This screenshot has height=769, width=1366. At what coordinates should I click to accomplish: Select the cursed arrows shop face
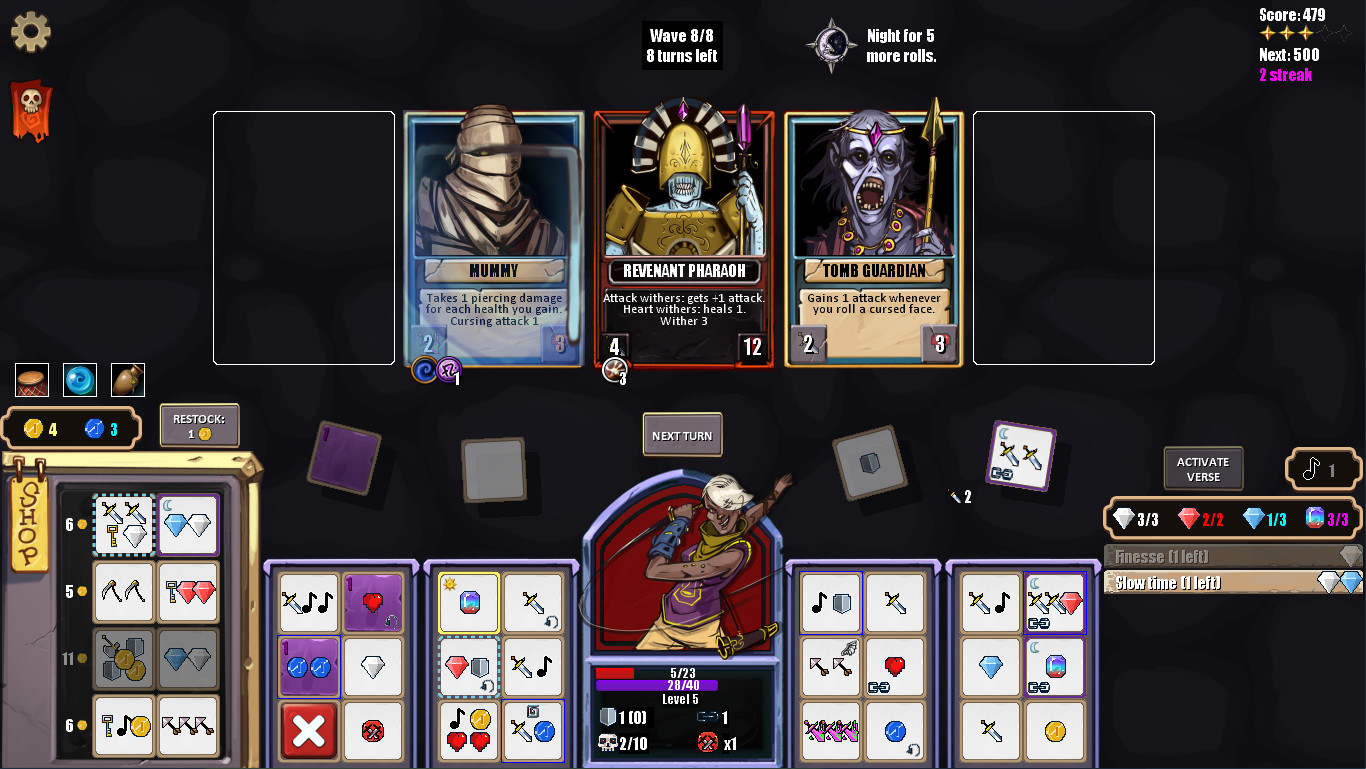point(188,725)
